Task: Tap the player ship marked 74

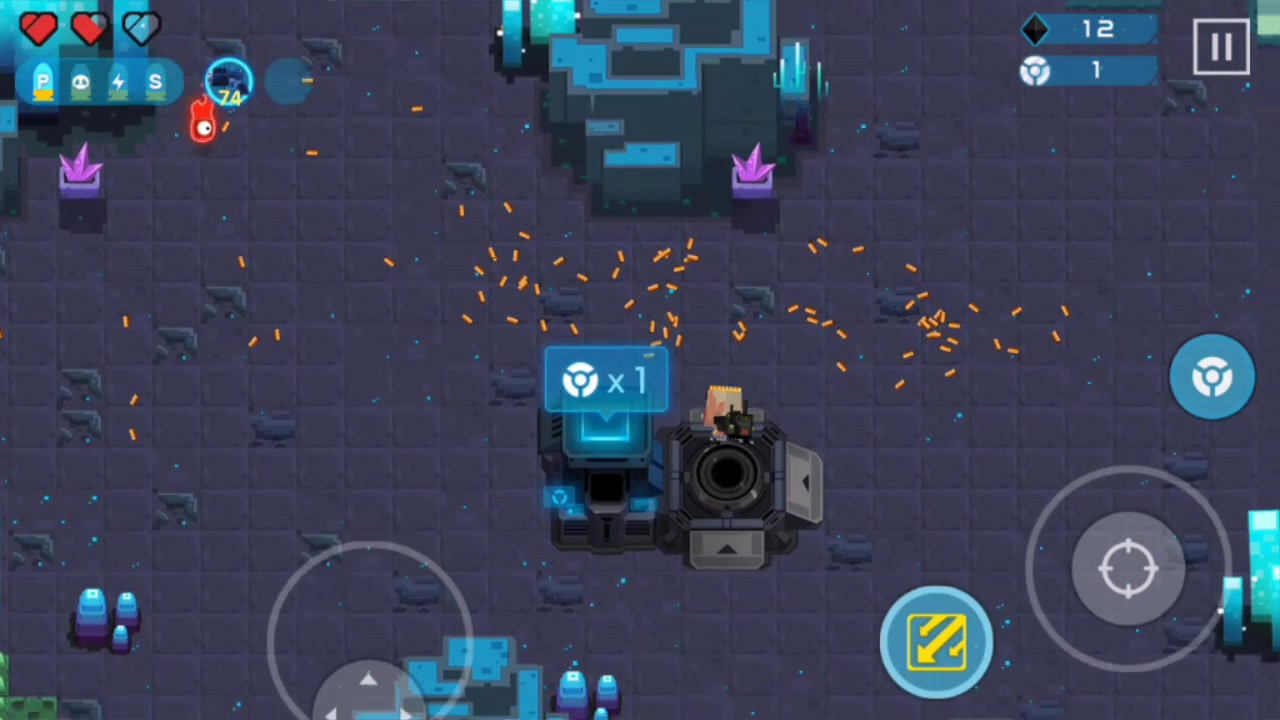Action: (x=229, y=82)
